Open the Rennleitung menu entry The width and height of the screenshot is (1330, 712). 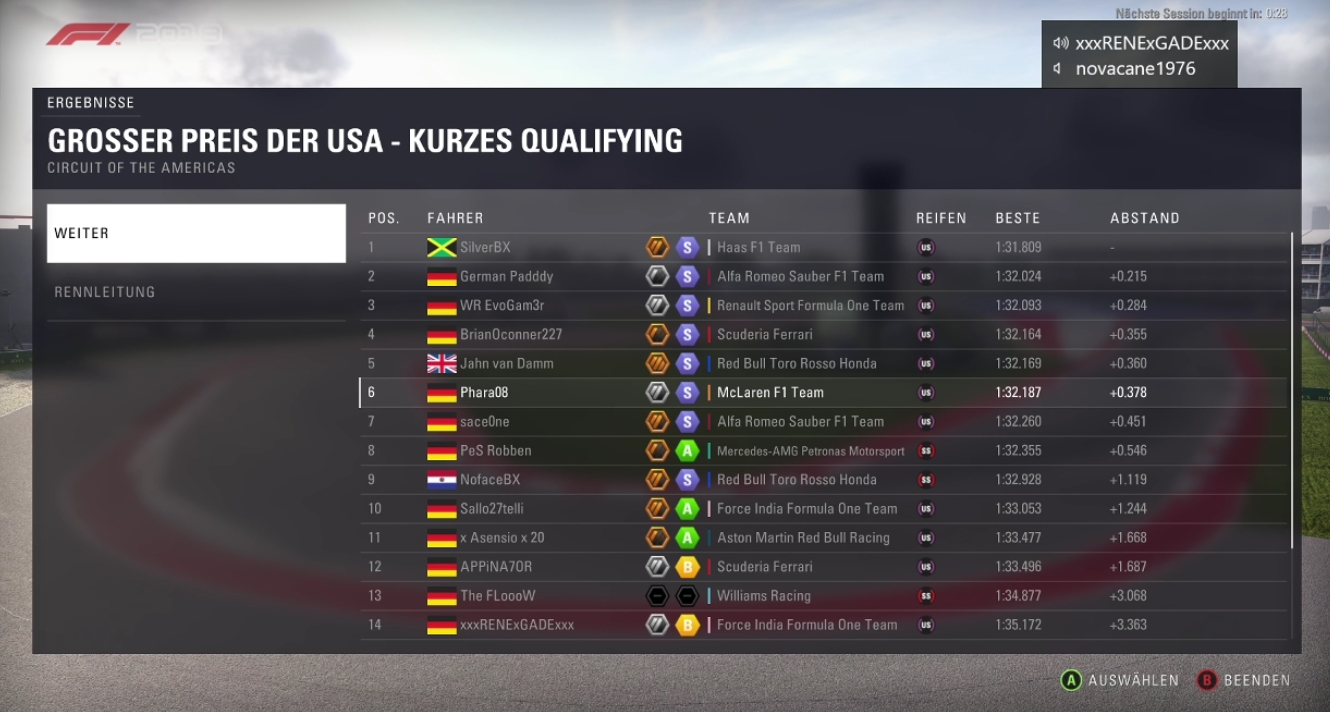[196, 292]
